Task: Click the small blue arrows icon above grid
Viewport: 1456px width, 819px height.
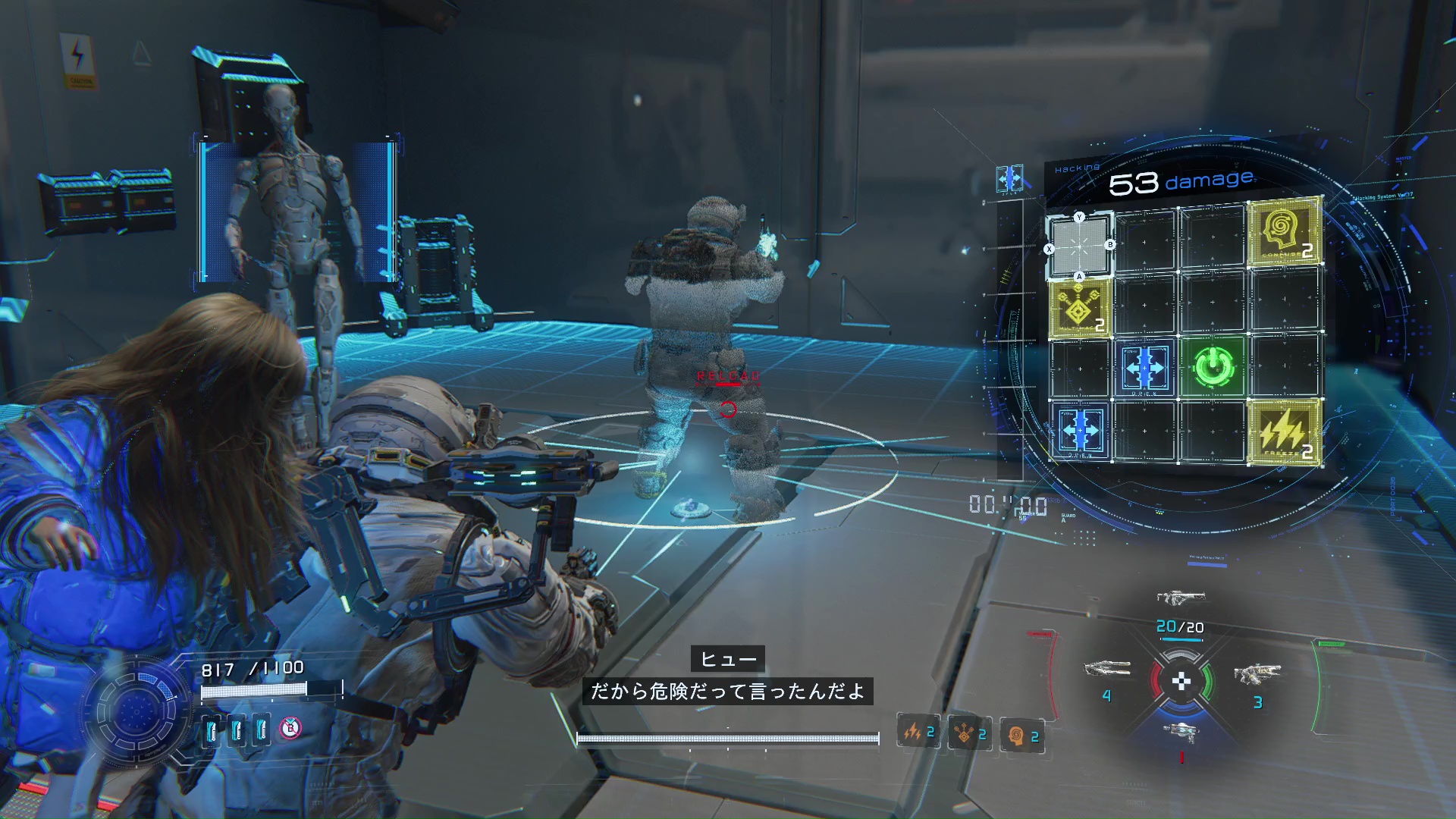Action: pos(1009,180)
